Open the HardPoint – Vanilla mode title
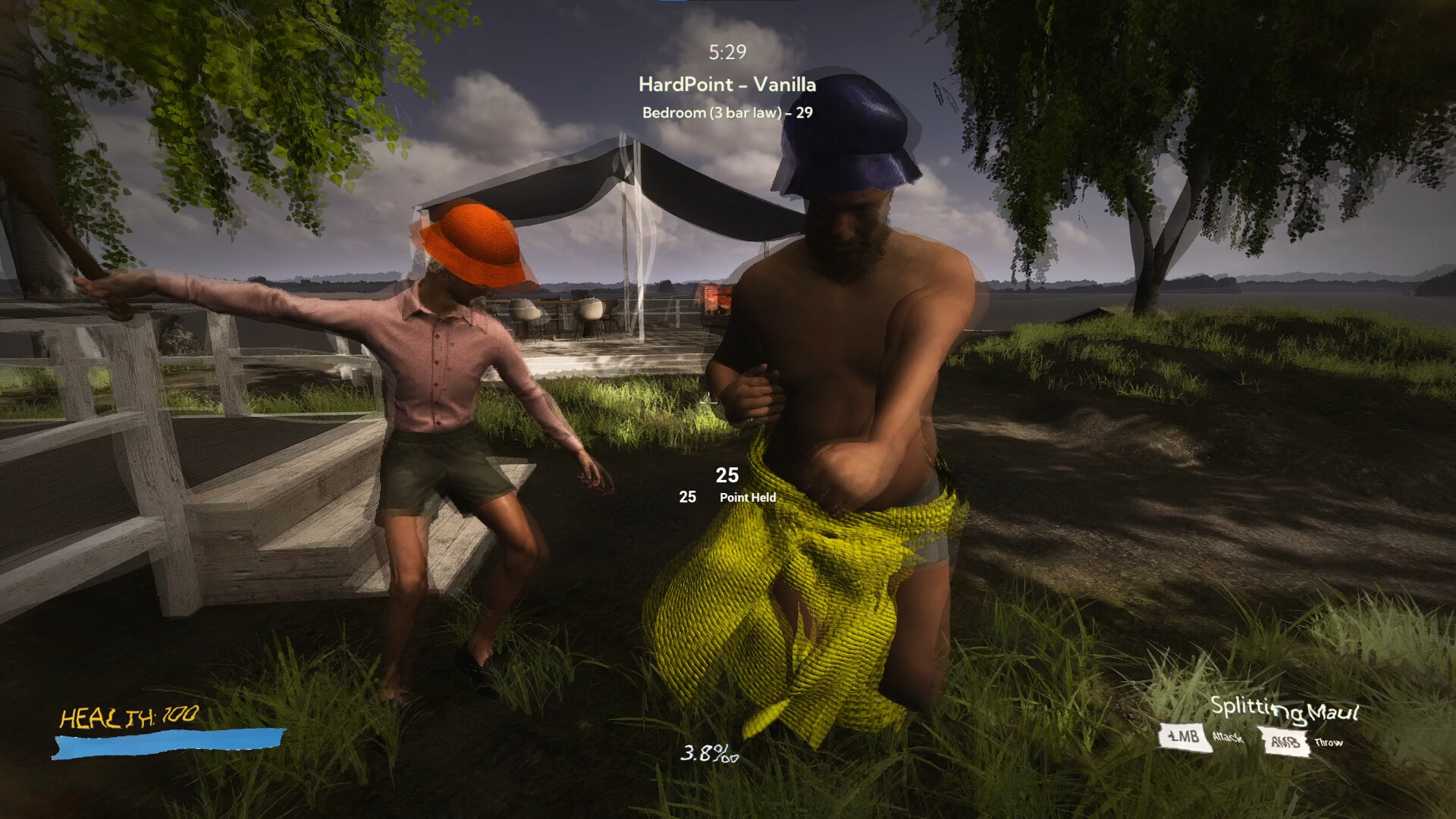This screenshot has width=1456, height=819. (727, 86)
